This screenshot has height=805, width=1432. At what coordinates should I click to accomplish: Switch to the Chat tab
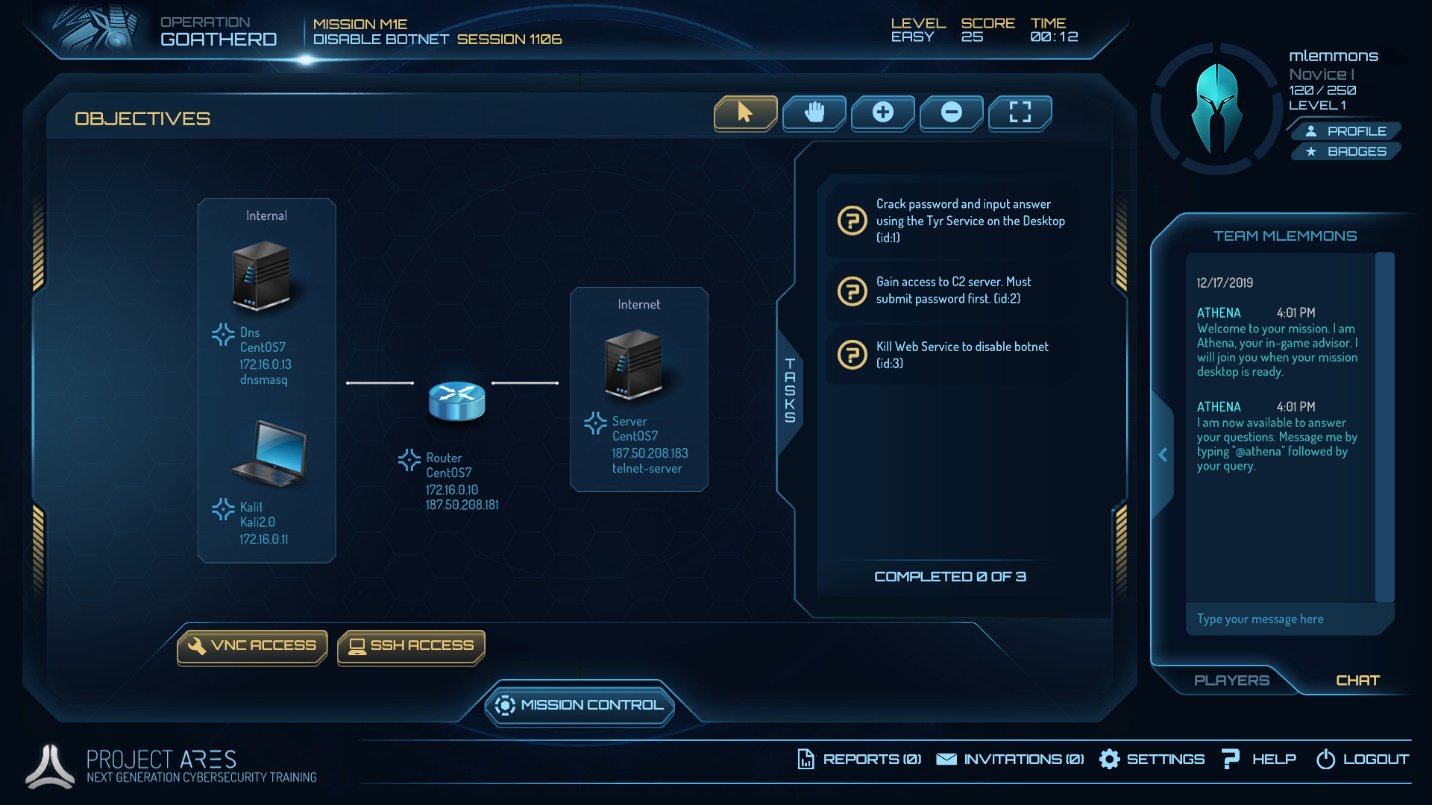pyautogui.click(x=1357, y=680)
